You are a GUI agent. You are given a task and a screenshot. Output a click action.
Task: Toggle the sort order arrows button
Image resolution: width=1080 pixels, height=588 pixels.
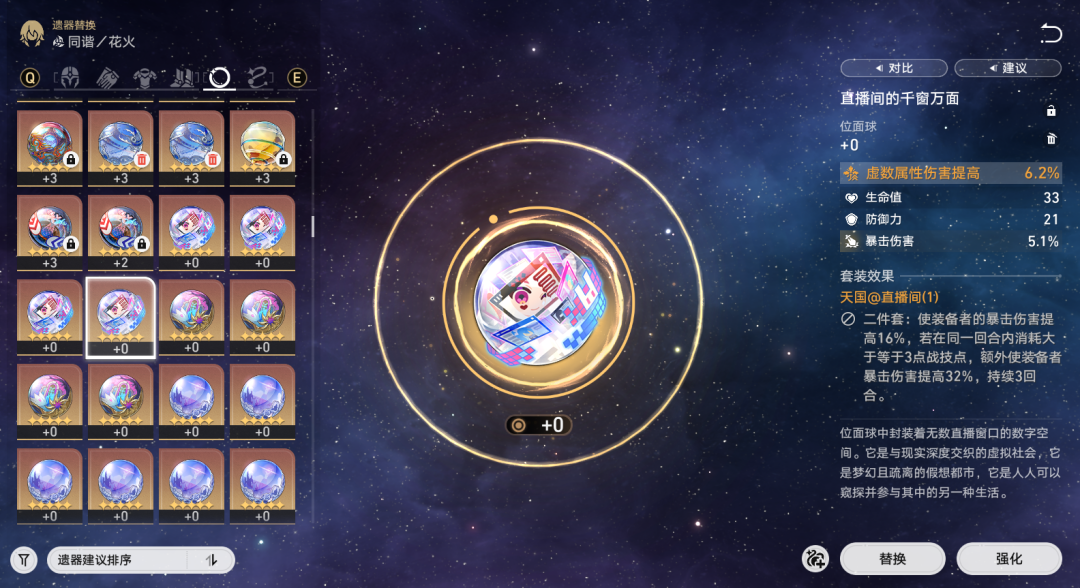click(211, 560)
